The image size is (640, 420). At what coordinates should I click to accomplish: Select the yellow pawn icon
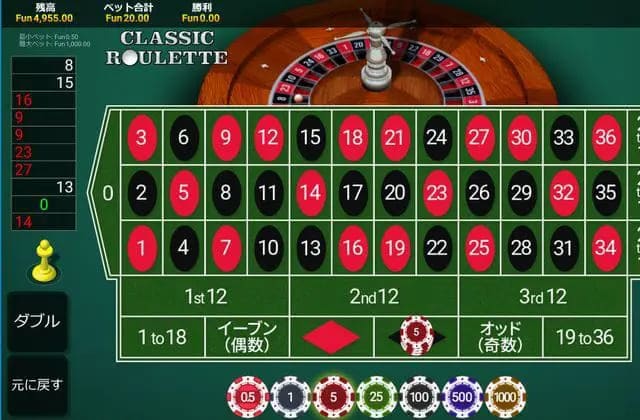click(42, 262)
